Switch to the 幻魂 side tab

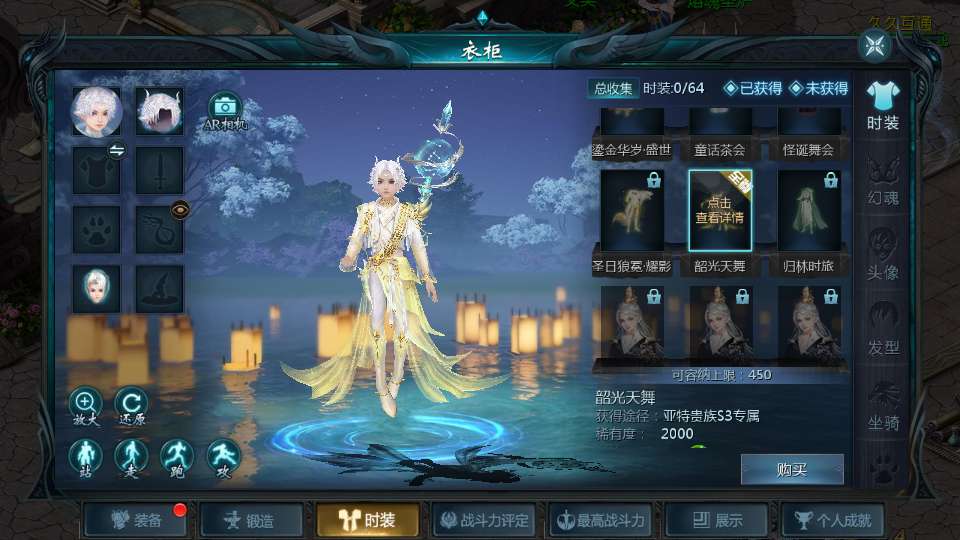click(x=883, y=181)
